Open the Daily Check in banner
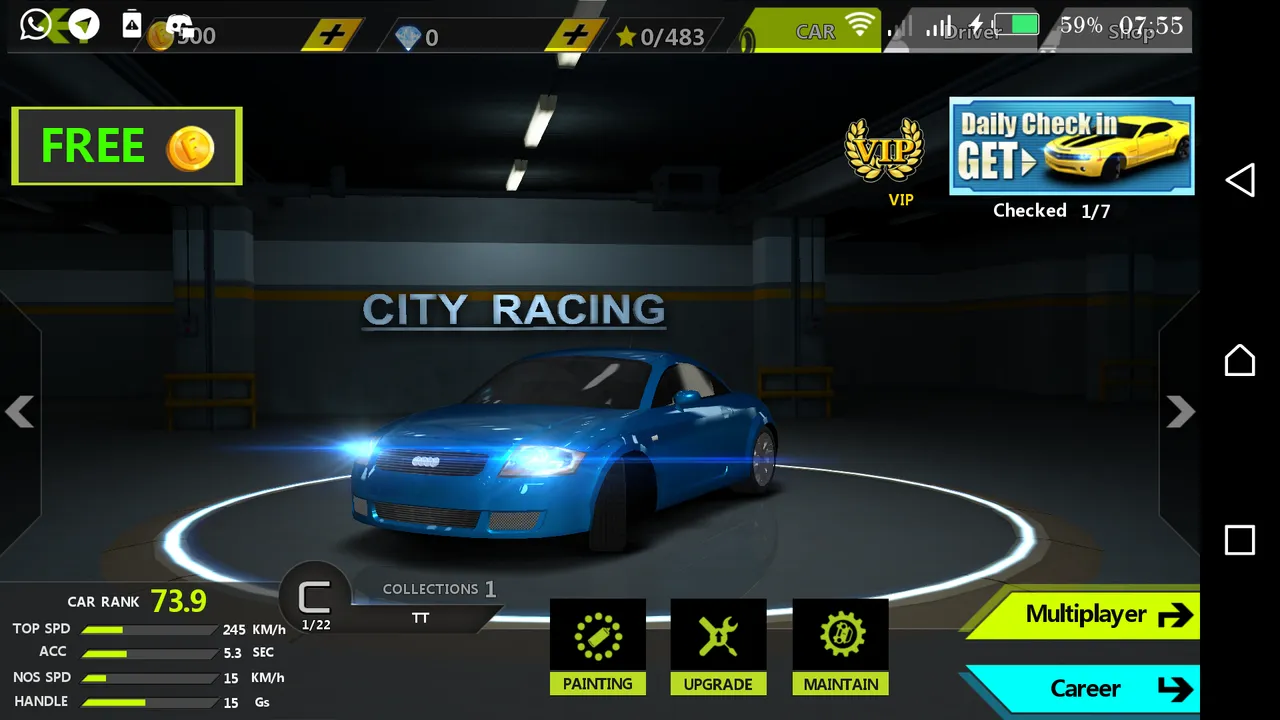 pos(1071,146)
